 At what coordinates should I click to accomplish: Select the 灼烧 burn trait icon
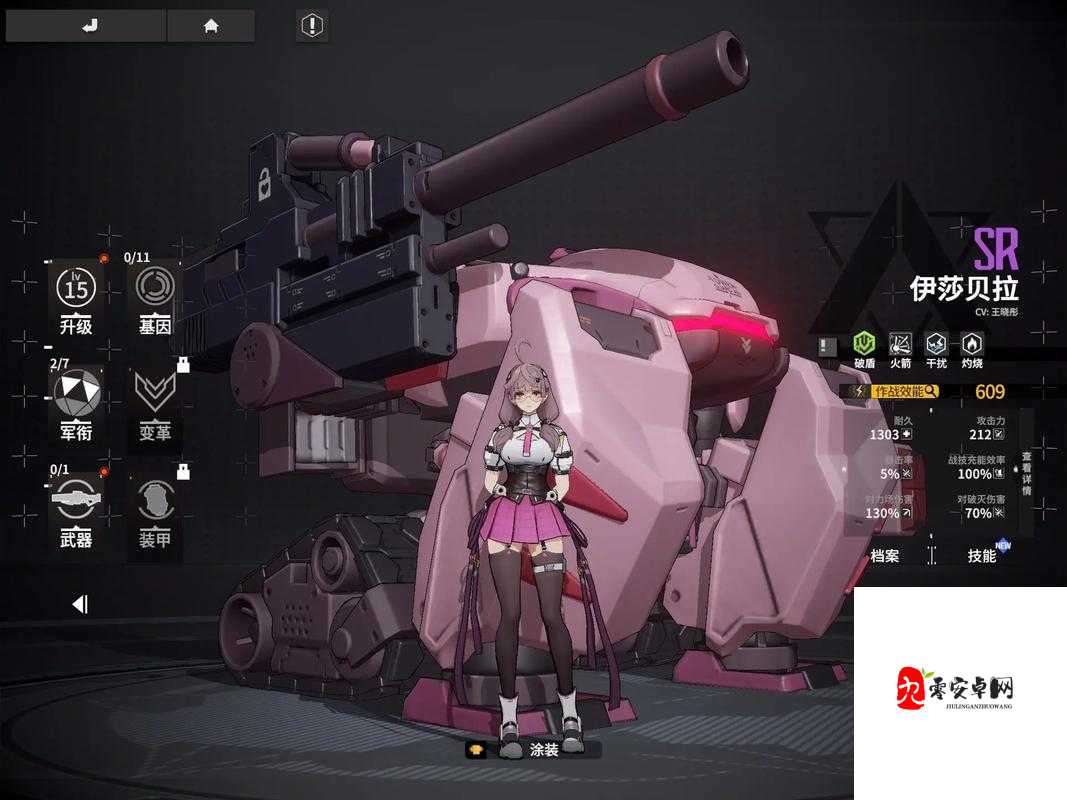971,349
